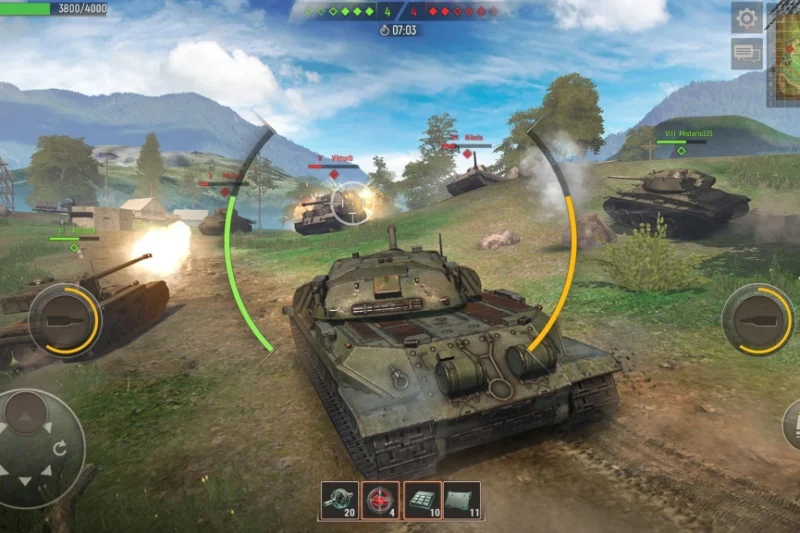The width and height of the screenshot is (800, 533).
Task: Expand the battlefield minimap
Action: (784, 55)
